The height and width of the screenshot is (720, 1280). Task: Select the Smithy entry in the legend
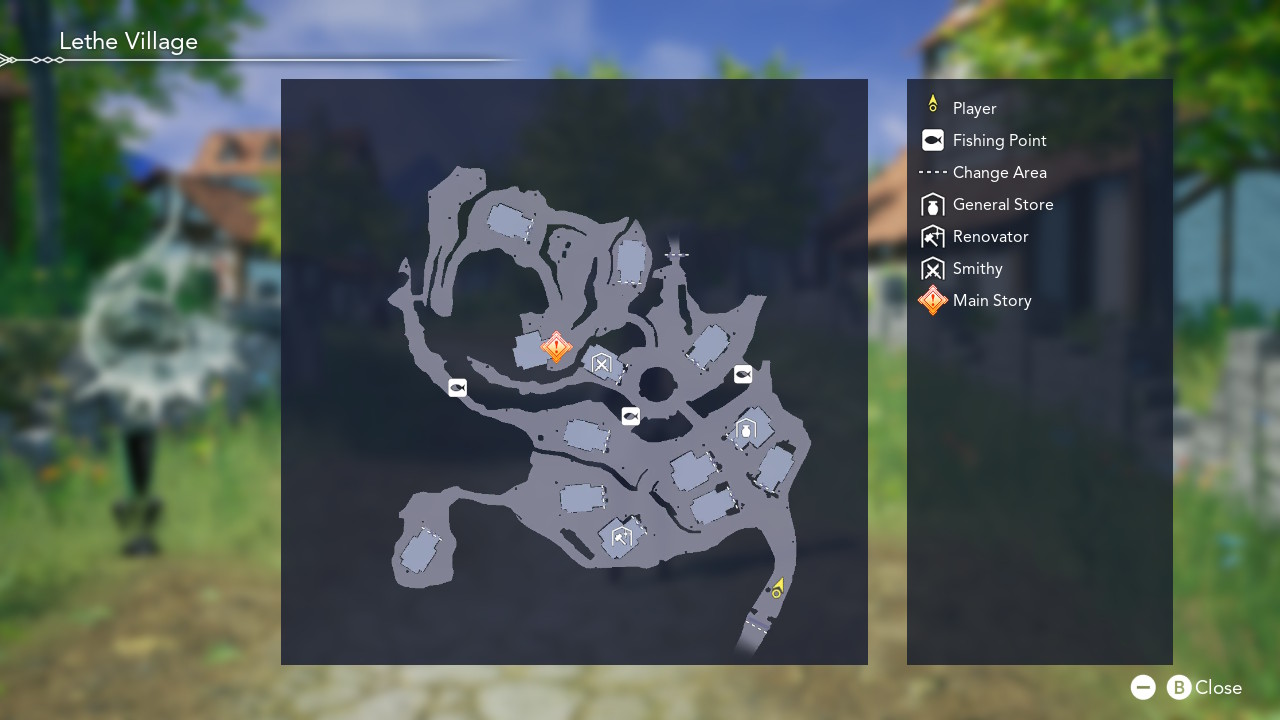coord(932,268)
